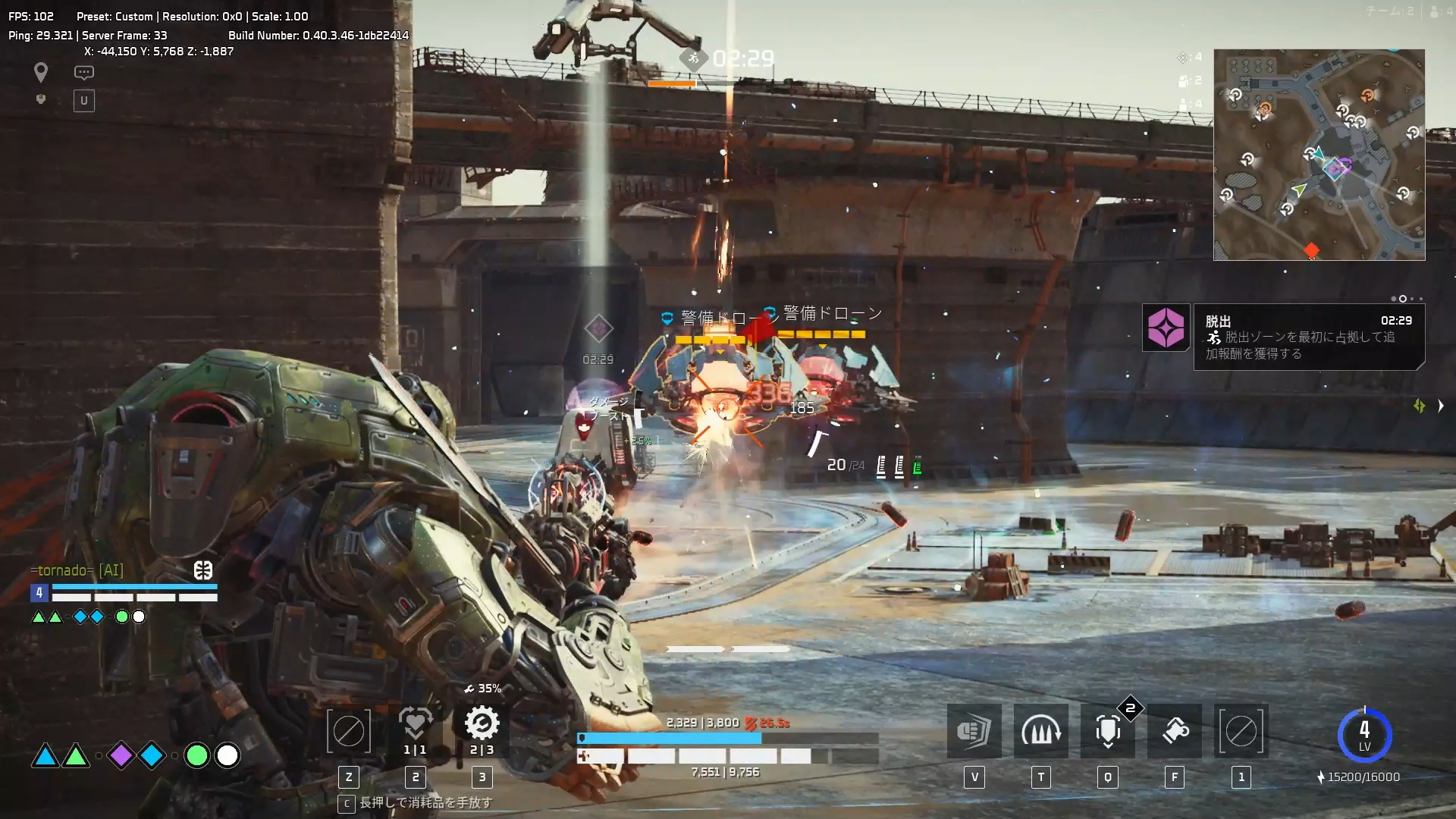Image resolution: width=1456 pixels, height=819 pixels.
Task: Click the purple objective emblem icon
Action: coord(1166,328)
